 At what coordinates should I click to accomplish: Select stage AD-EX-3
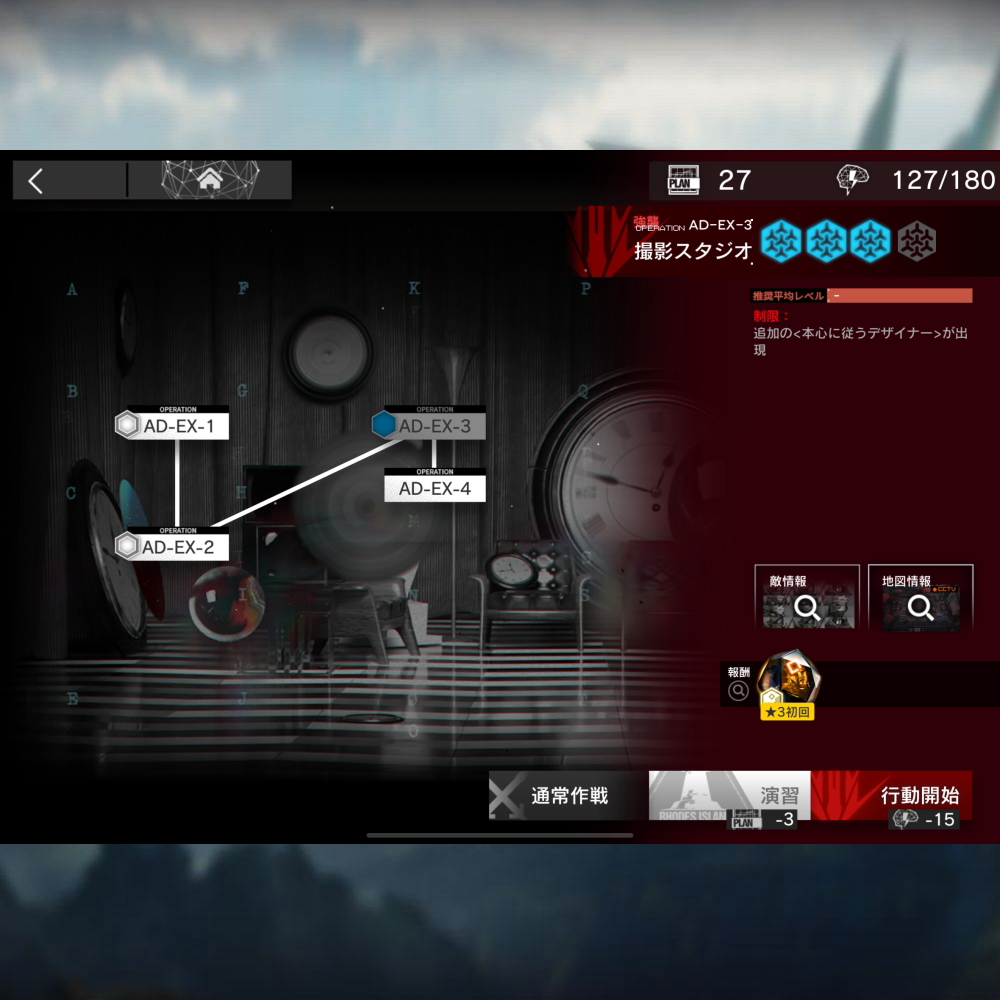coord(431,426)
